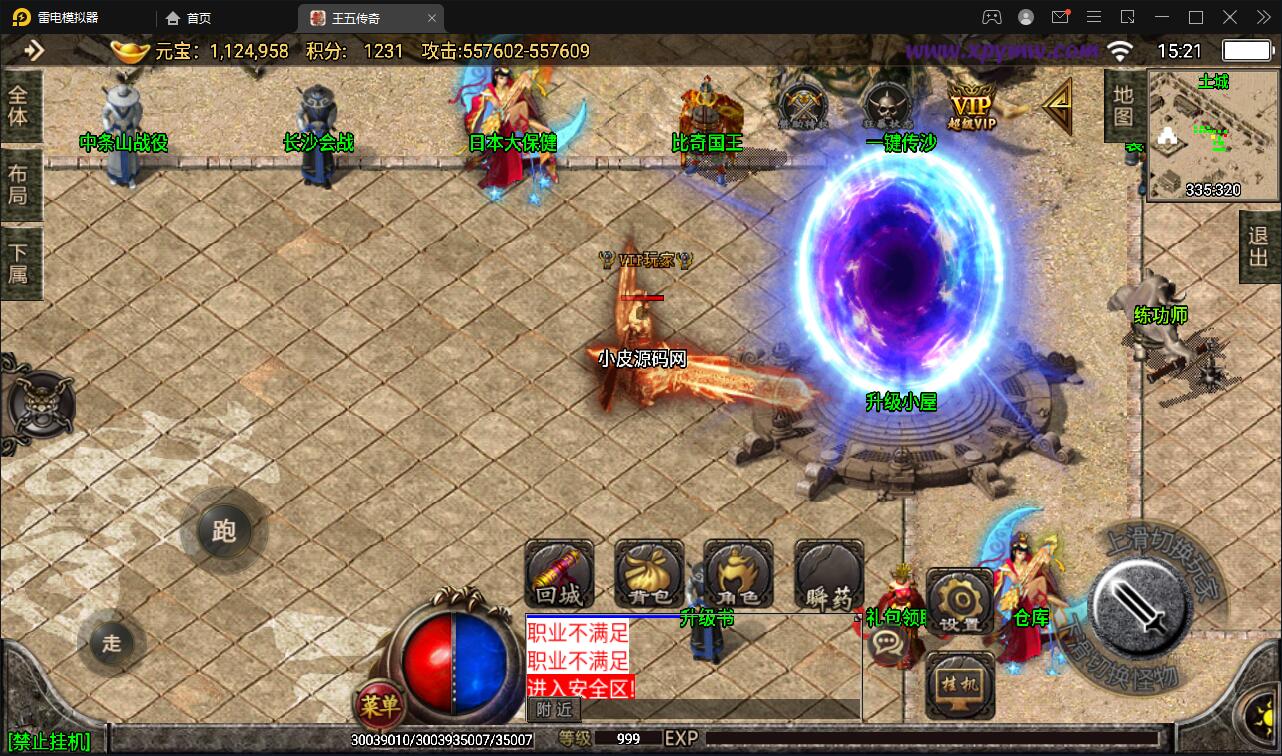1282x756 pixels.
Task: Use the 瞬药 instant potion button
Action: tap(829, 575)
